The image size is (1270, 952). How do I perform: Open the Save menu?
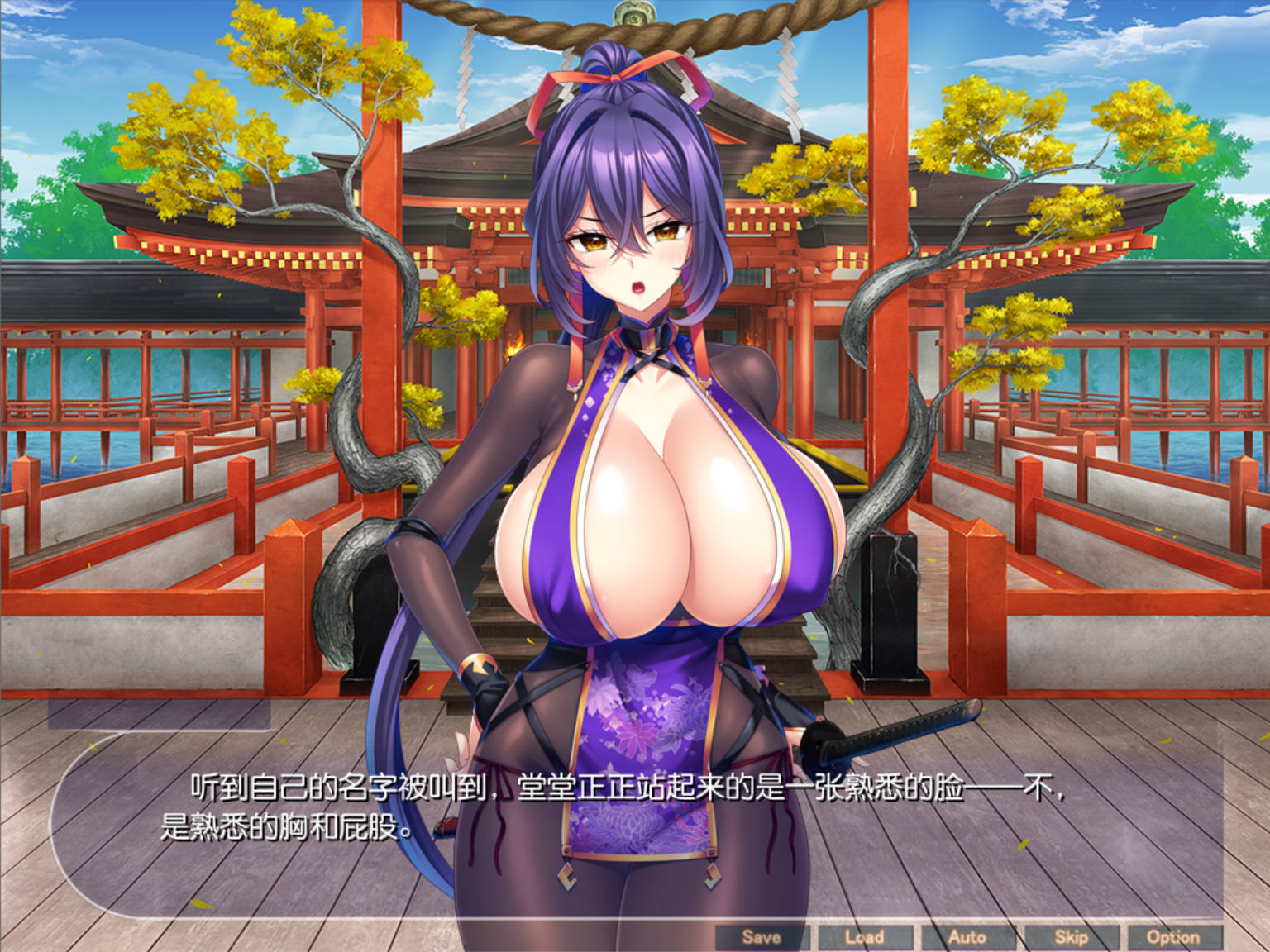761,937
